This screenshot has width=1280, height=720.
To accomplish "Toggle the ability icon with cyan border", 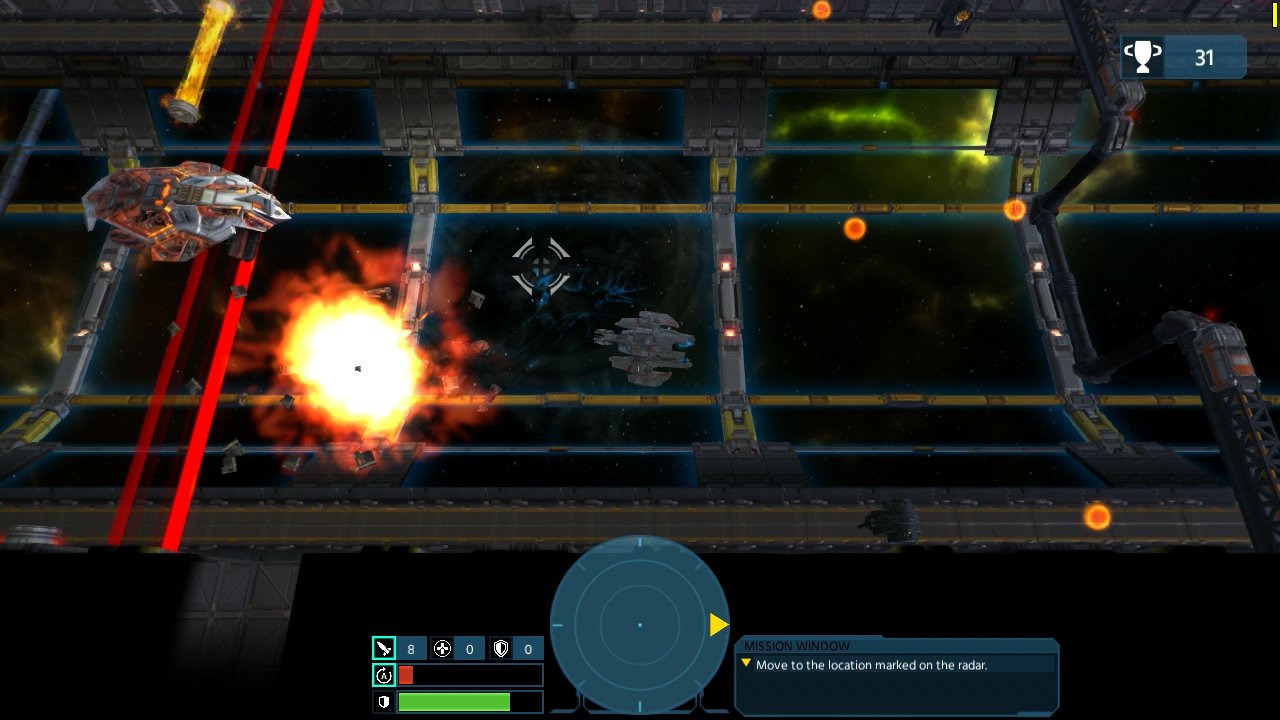I will coord(385,675).
